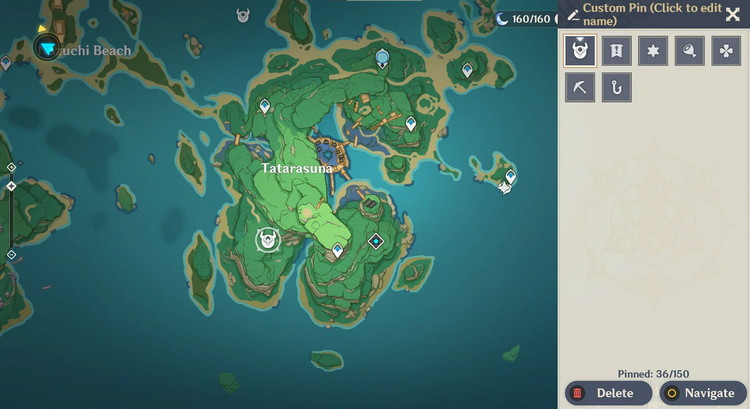Pick the six-pointed star pin icon
Screen dimensions: 750x409
(x=652, y=50)
